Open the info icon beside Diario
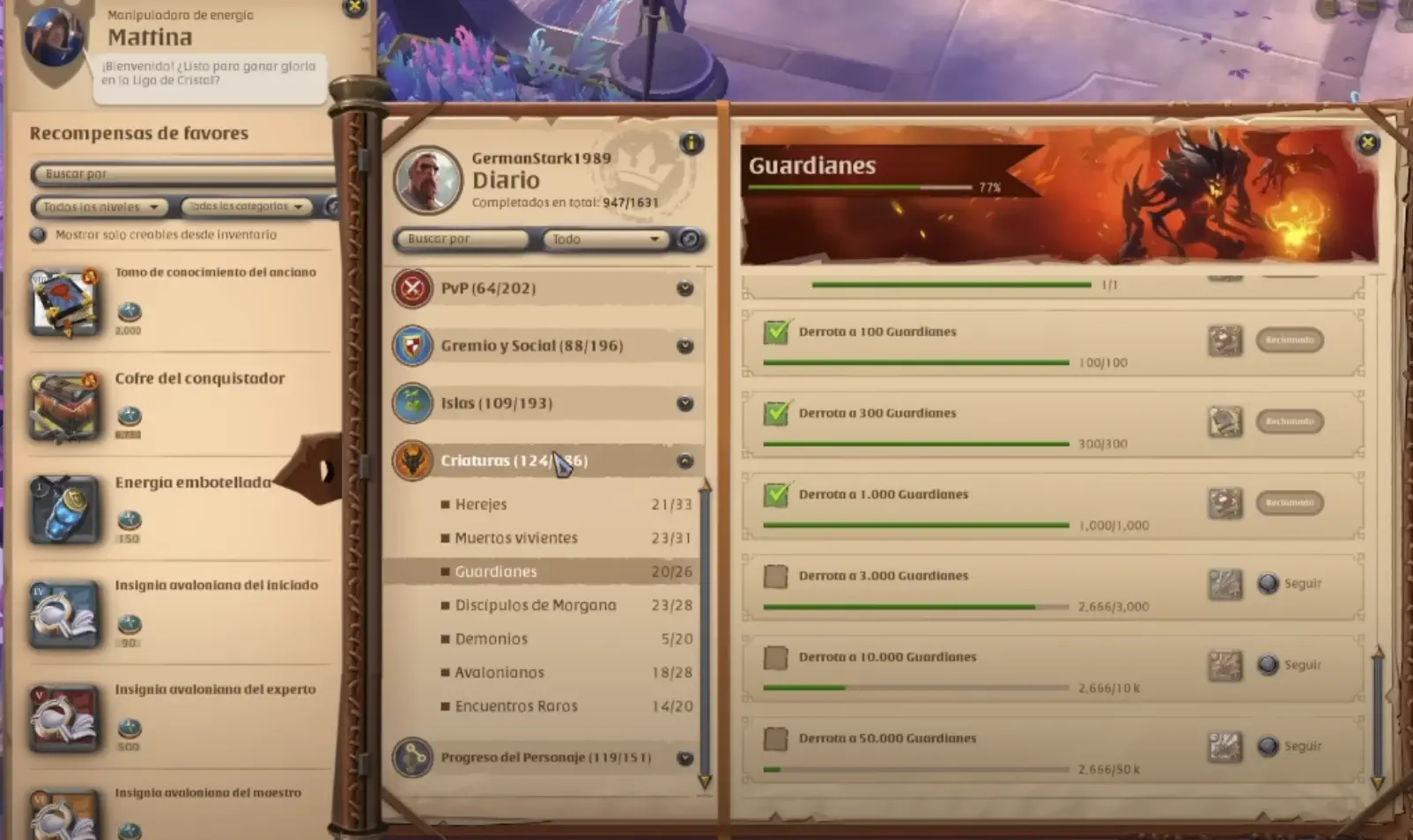Image resolution: width=1413 pixels, height=840 pixels. coord(692,145)
